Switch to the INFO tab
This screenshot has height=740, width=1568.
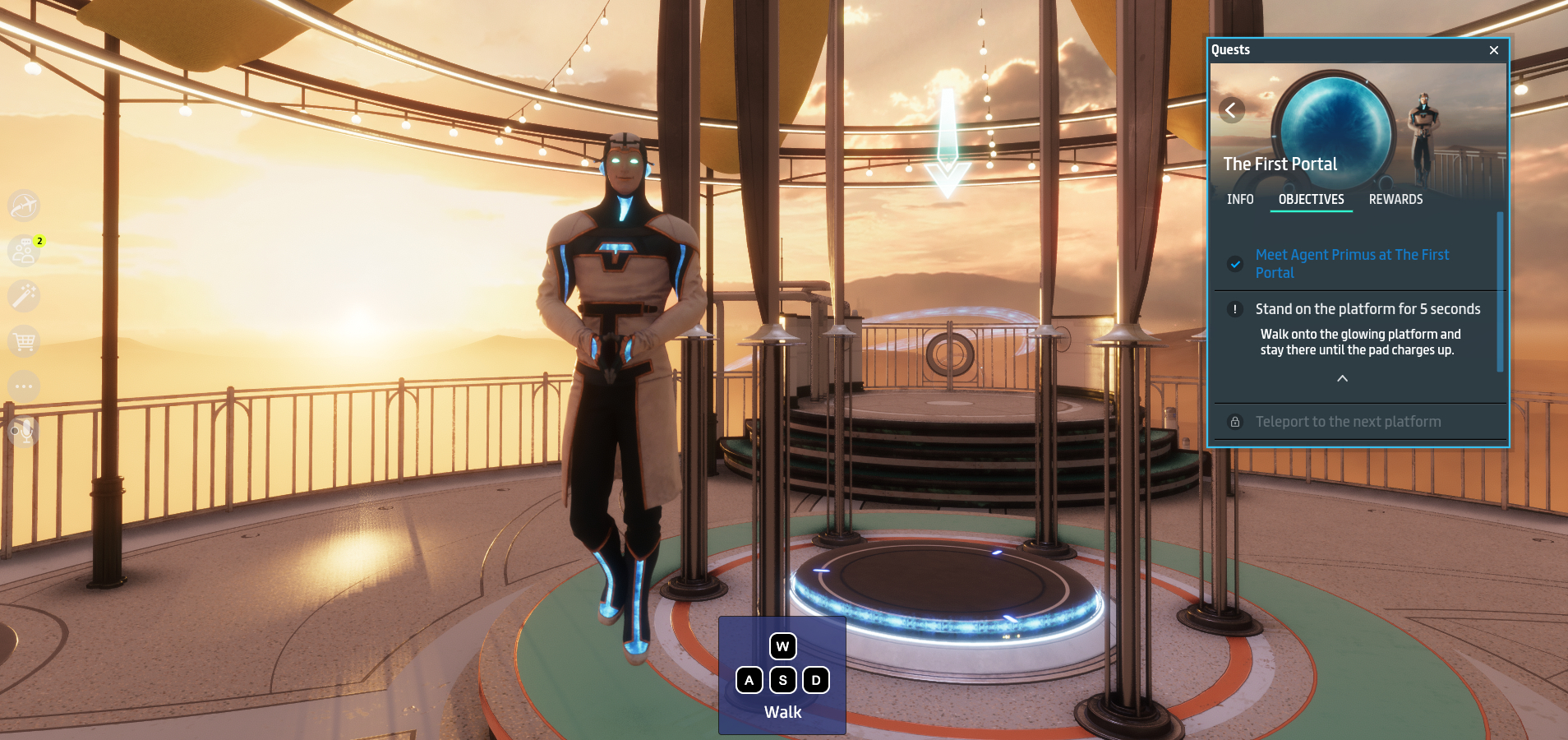(1240, 199)
